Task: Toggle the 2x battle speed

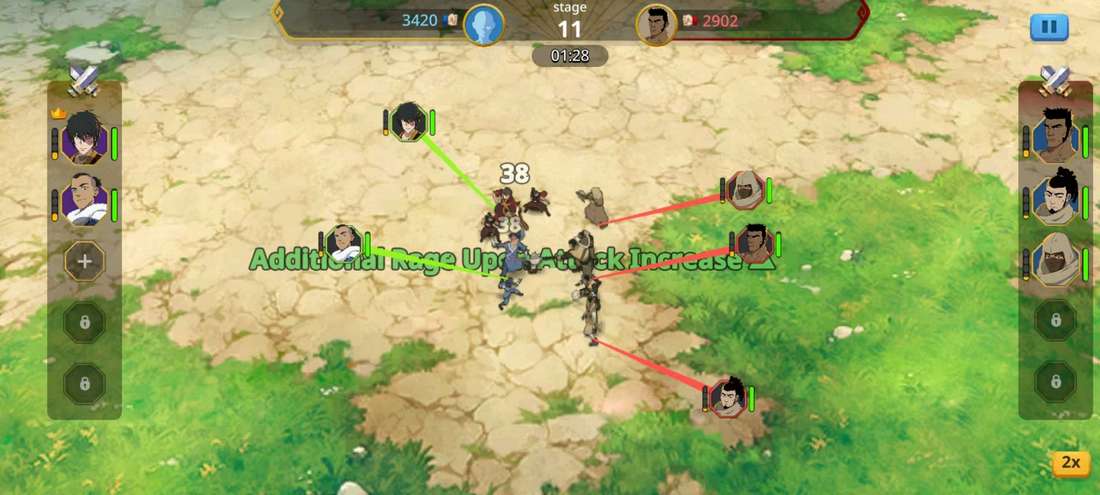Action: (1070, 462)
